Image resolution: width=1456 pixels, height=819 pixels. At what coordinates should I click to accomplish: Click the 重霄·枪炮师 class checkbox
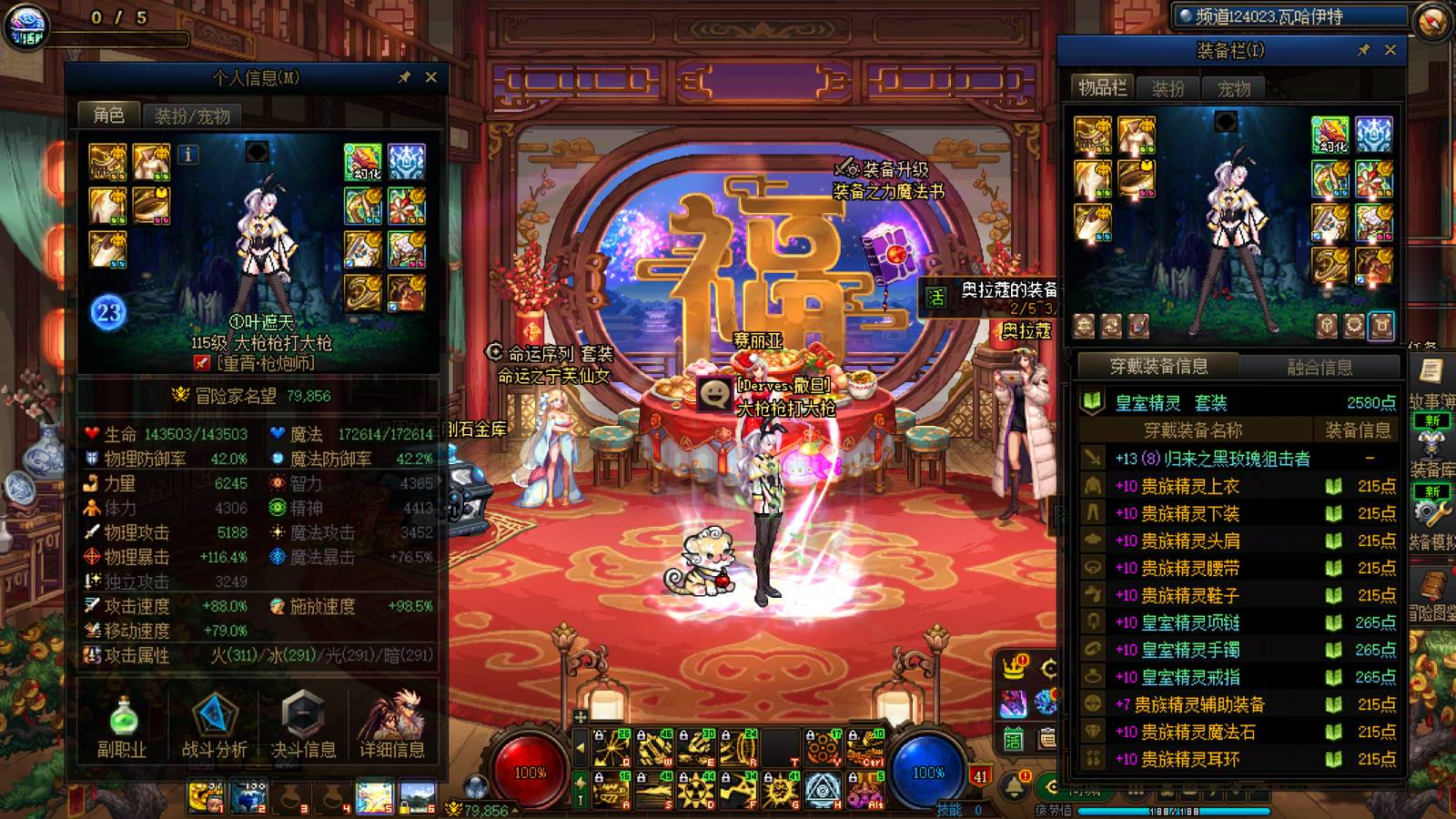click(x=202, y=363)
